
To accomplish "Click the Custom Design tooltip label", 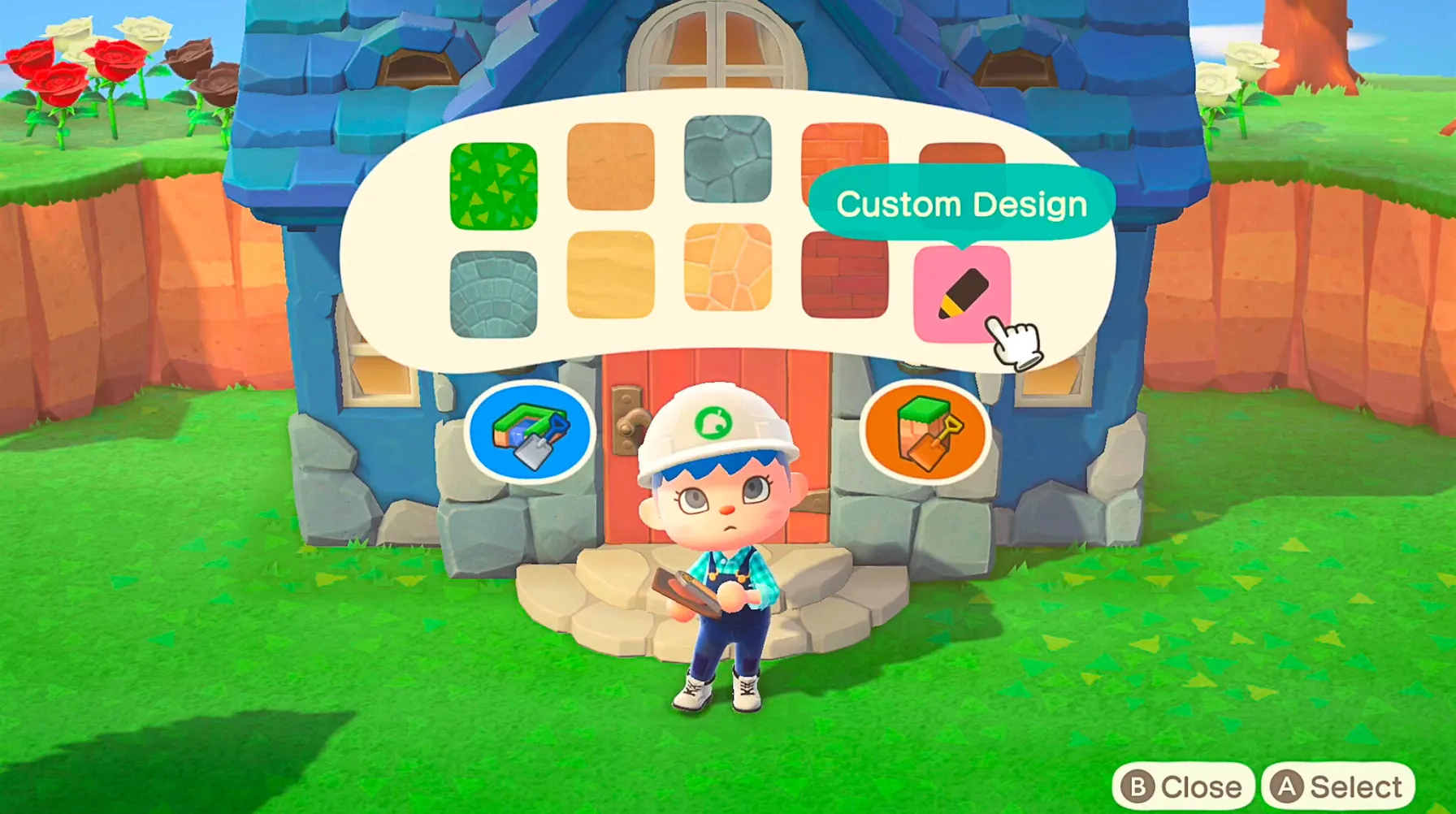I will click(961, 205).
